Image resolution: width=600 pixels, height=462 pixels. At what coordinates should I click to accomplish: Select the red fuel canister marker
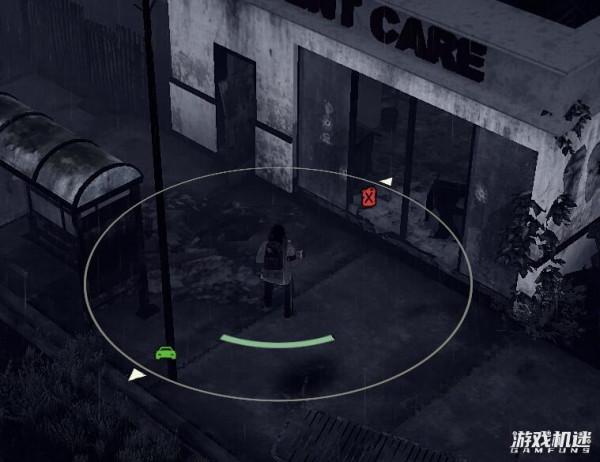(369, 197)
